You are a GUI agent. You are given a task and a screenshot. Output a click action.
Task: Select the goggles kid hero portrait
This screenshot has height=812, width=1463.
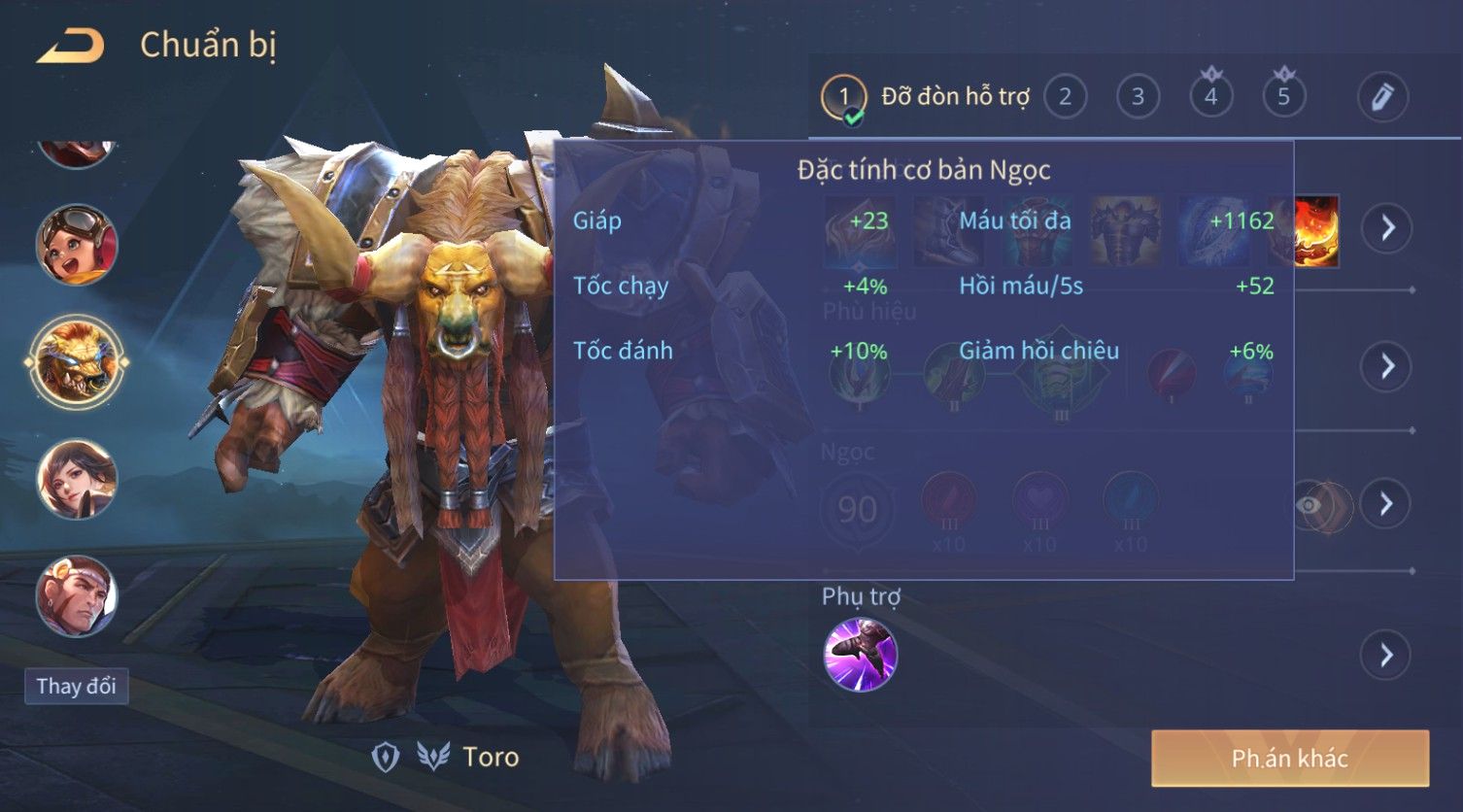pos(77,244)
